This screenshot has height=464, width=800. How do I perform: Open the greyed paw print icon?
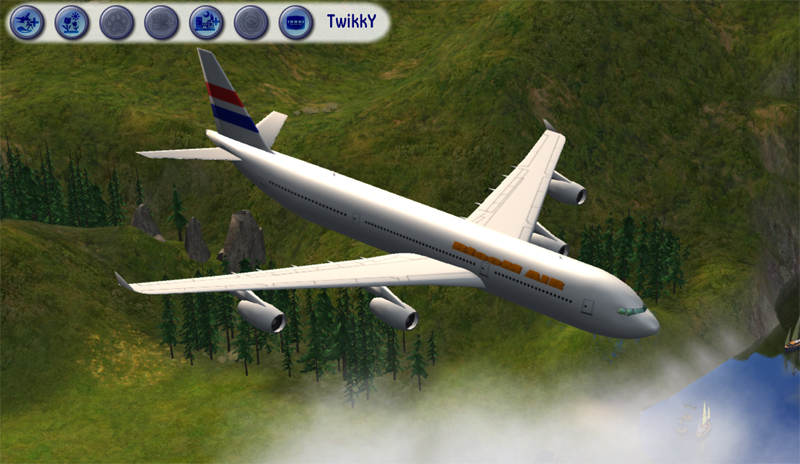[117, 22]
